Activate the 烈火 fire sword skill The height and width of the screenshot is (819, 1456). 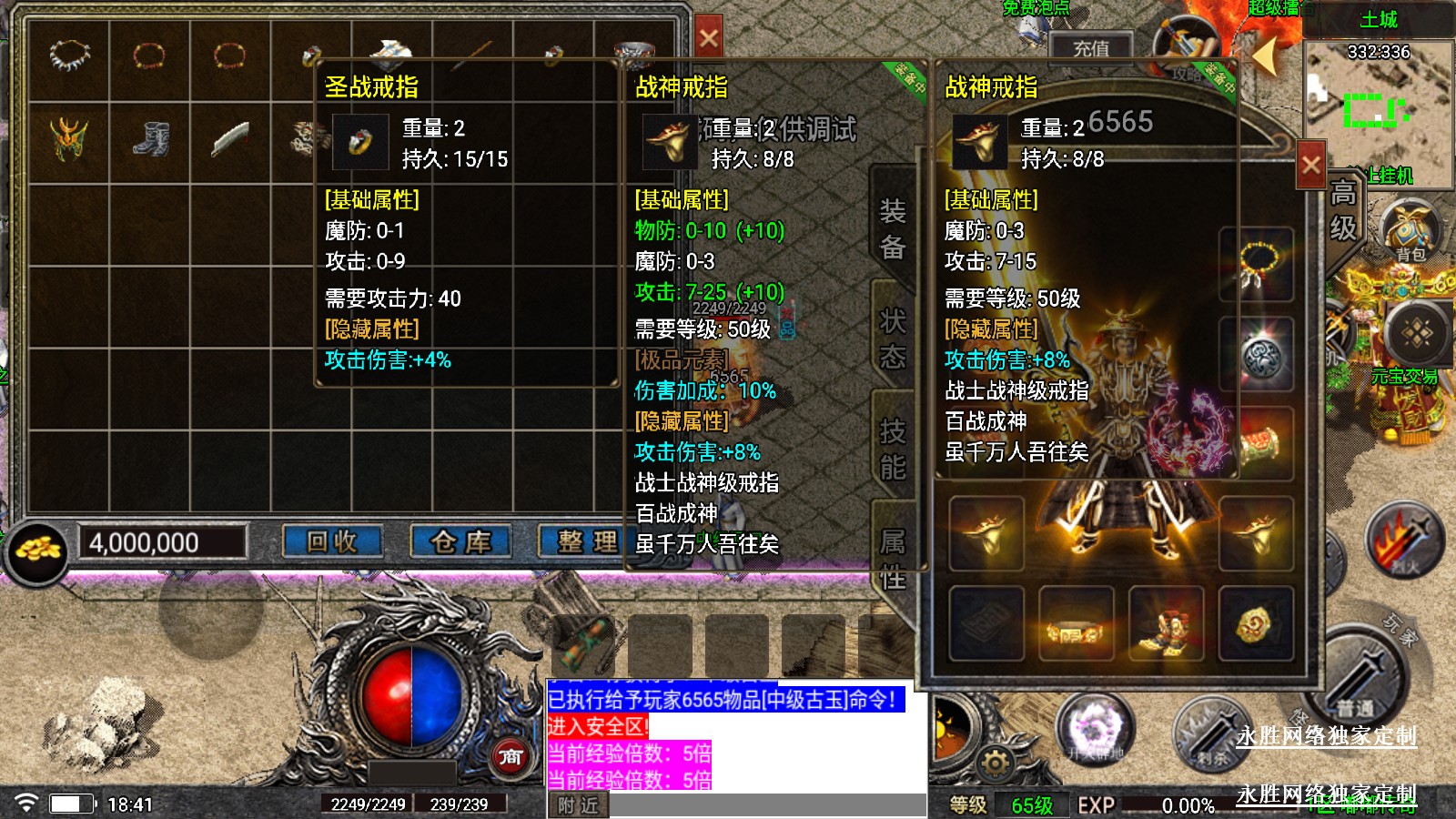pyautogui.click(x=1404, y=541)
